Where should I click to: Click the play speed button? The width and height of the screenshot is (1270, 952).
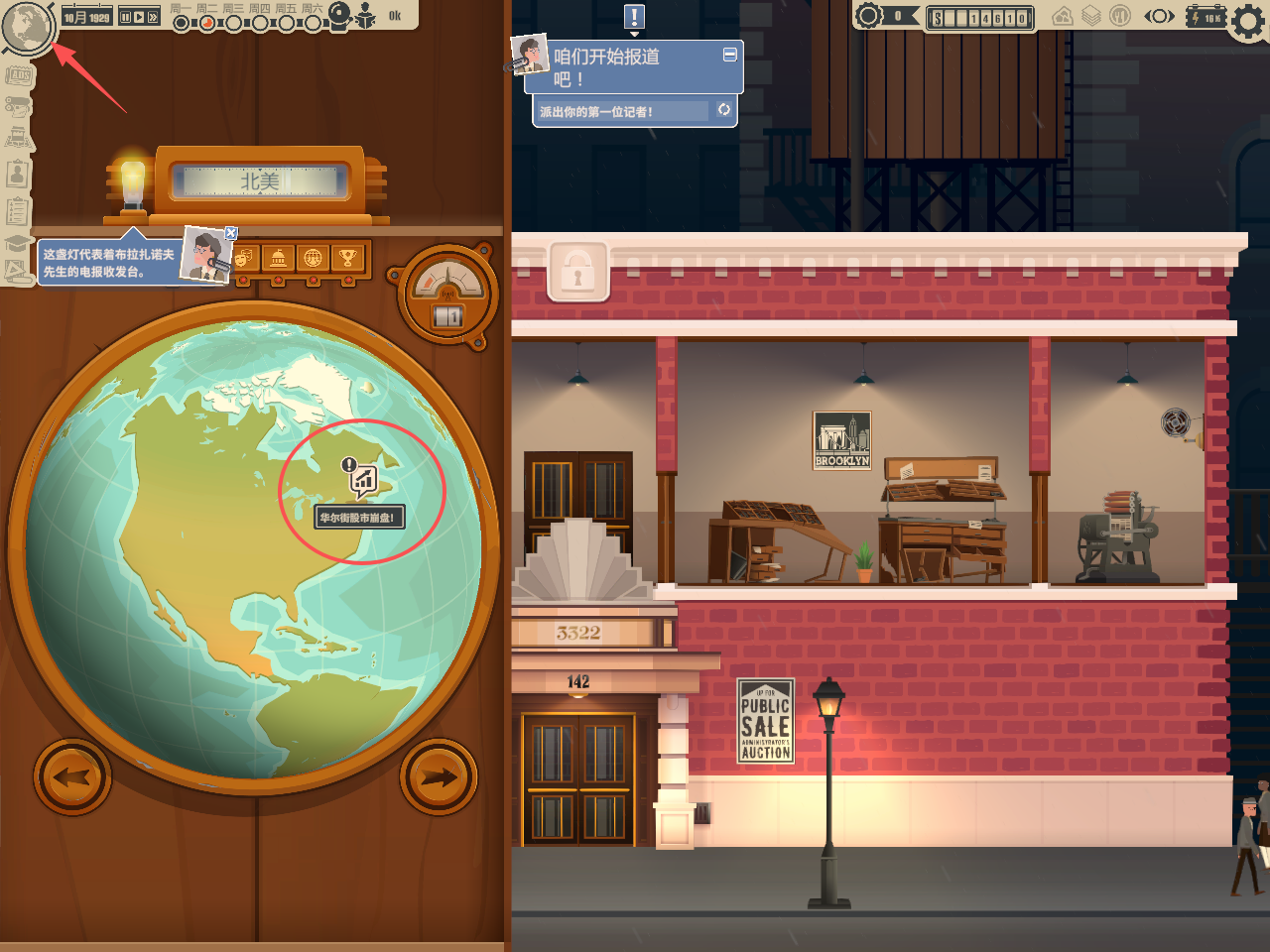[x=139, y=17]
